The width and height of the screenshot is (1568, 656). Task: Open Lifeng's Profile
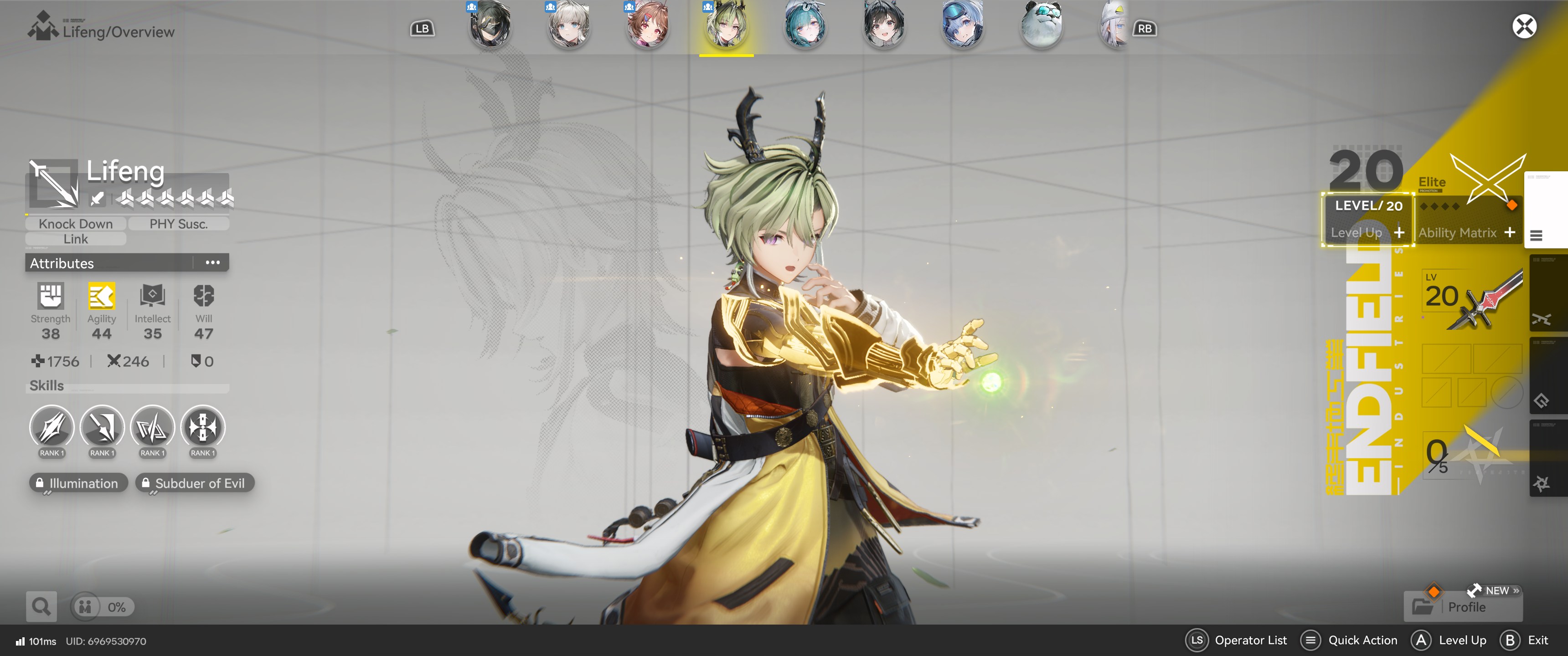[1465, 607]
